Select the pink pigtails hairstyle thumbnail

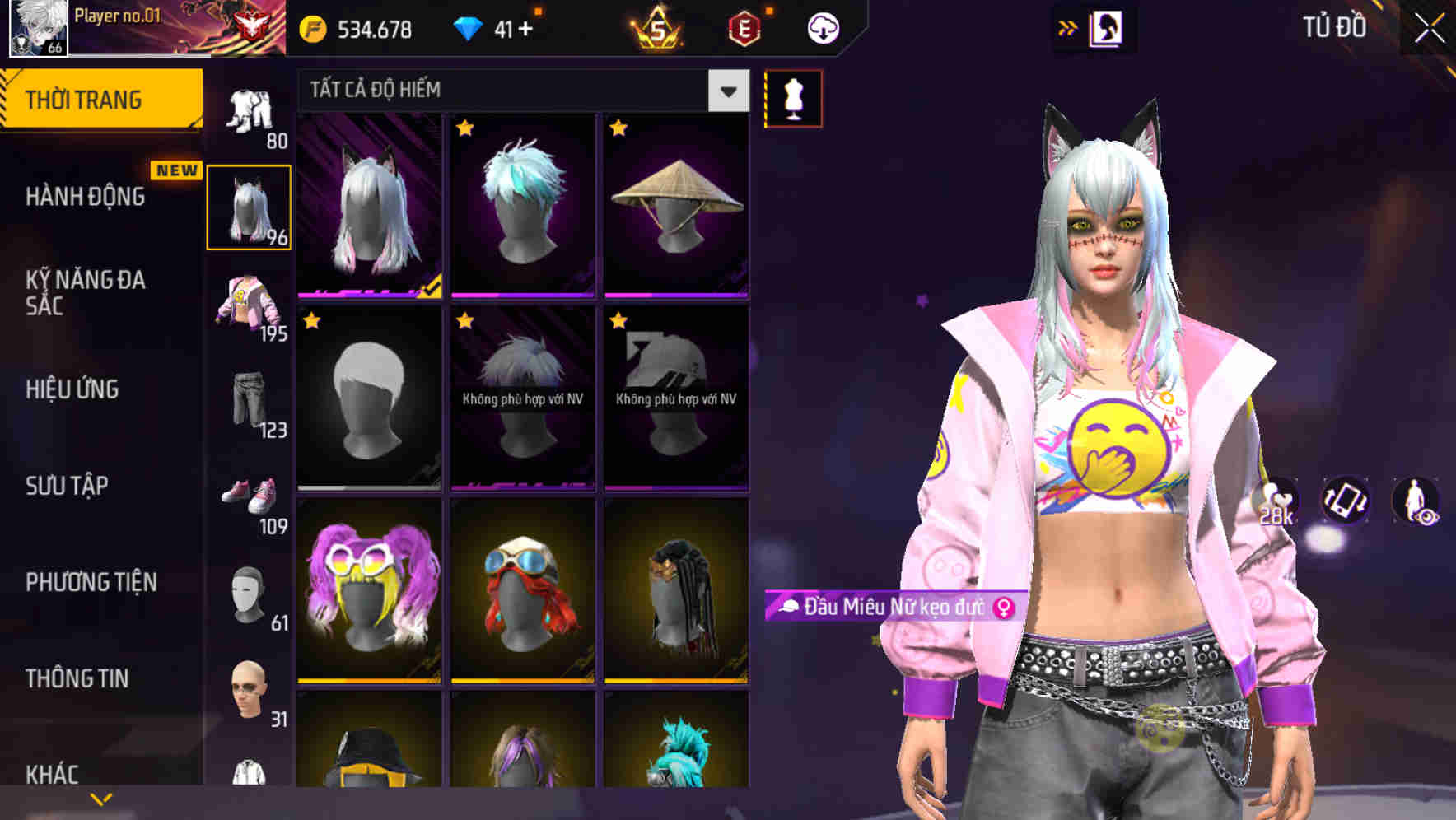coord(369,589)
